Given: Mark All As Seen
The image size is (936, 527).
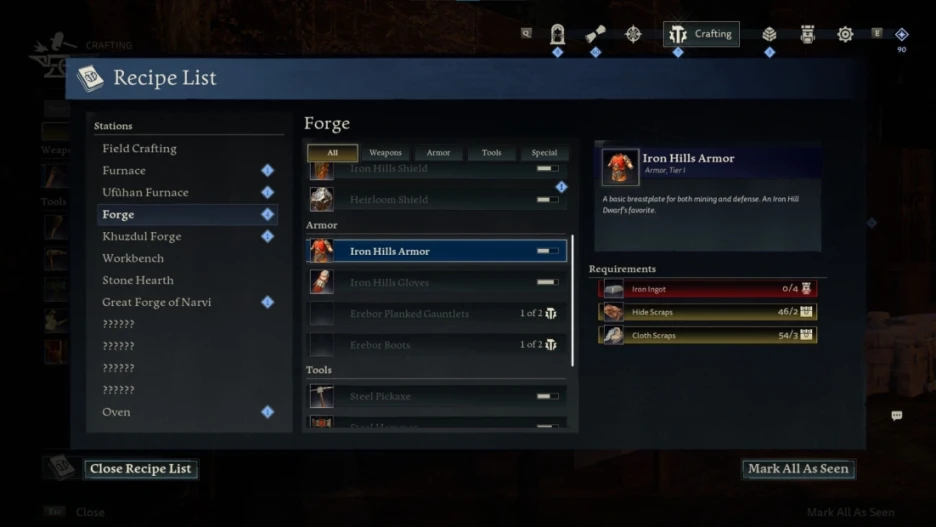Looking at the screenshot, I should (798, 469).
